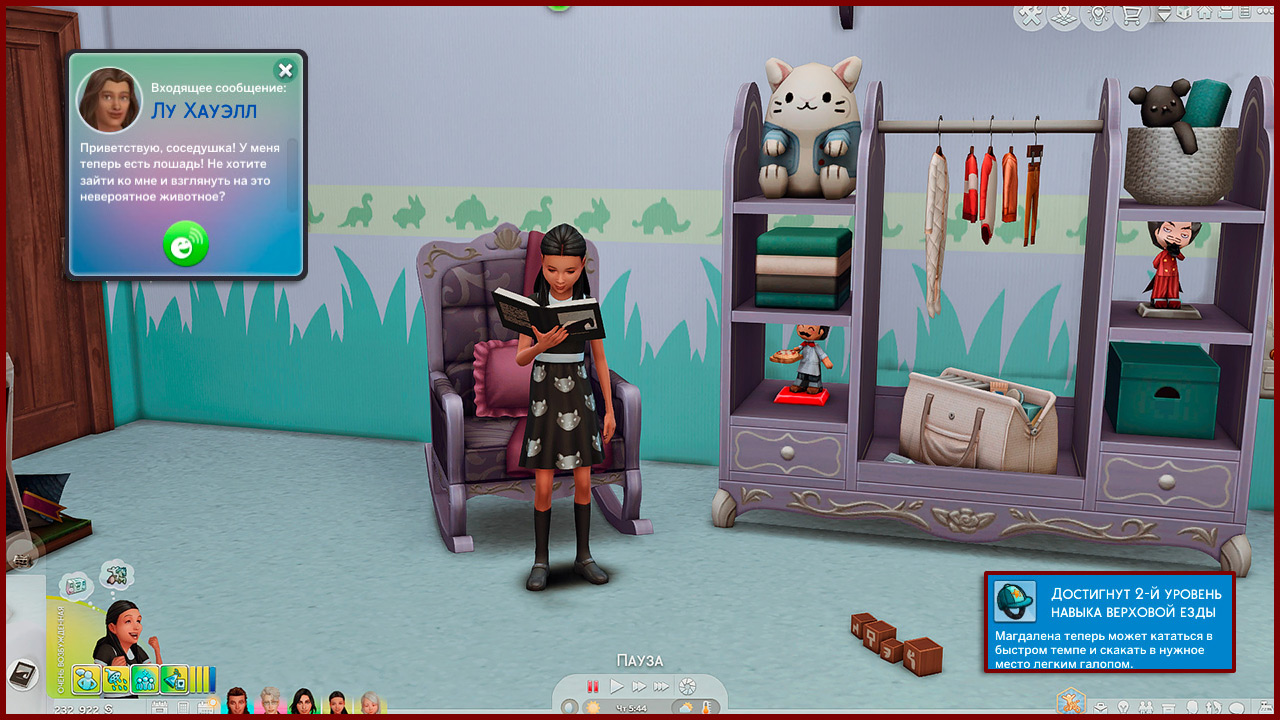Click the book-reading speech action icon
The height and width of the screenshot is (720, 1280).
77,586
